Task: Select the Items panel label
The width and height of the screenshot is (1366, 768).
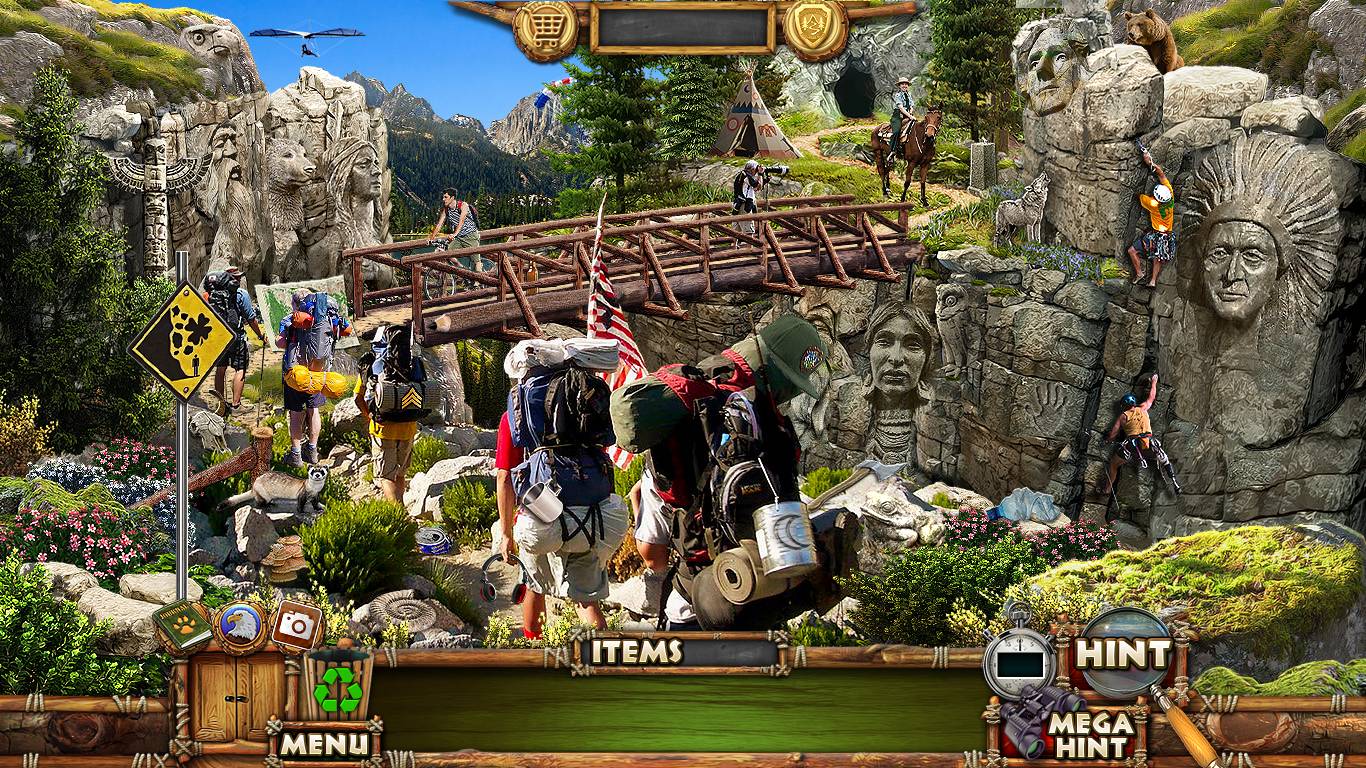Action: click(636, 652)
